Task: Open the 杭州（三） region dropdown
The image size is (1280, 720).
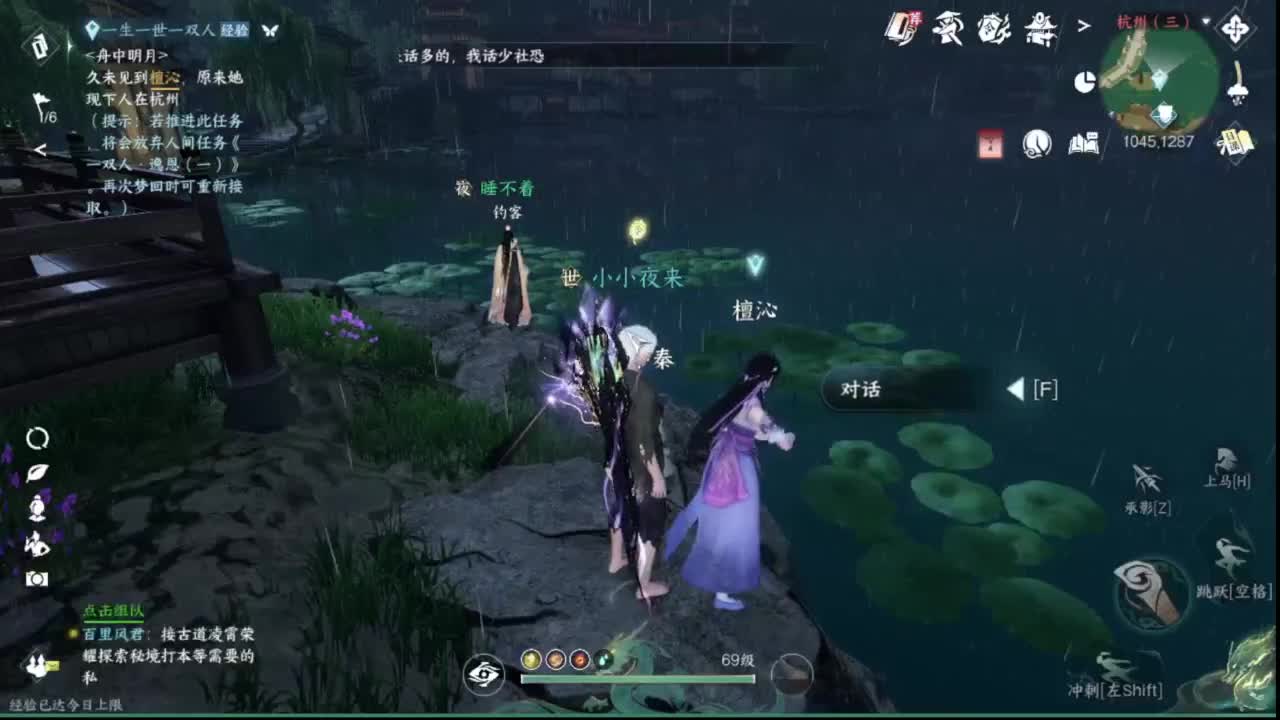Action: (1152, 22)
